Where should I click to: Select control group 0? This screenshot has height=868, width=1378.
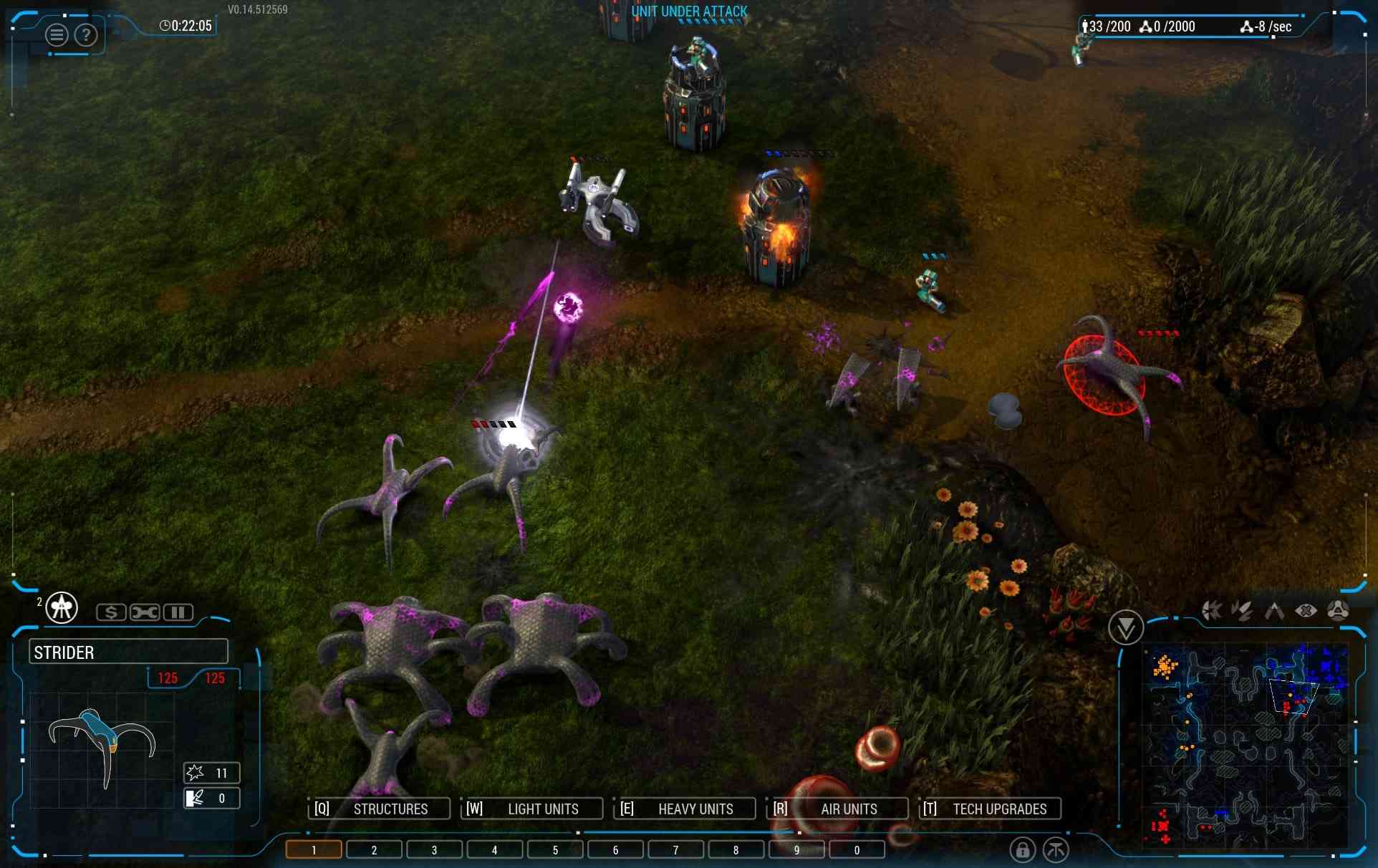[857, 850]
